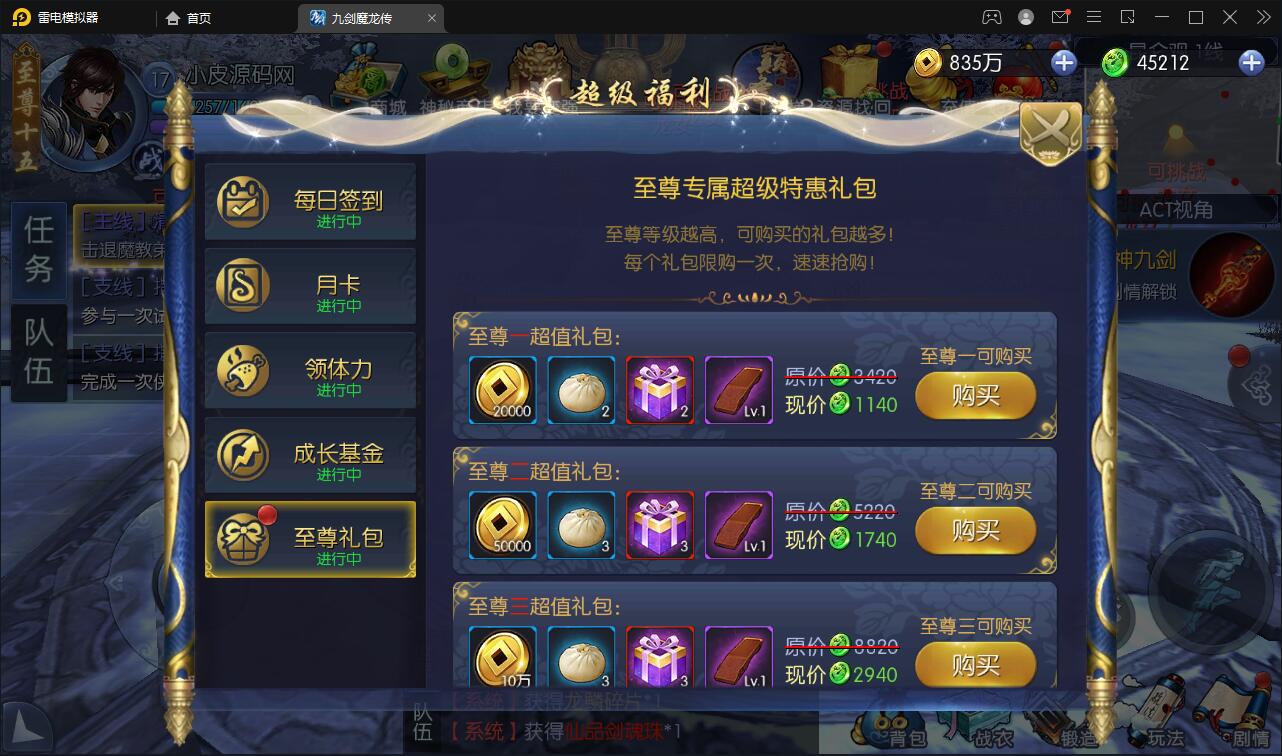Click the purple gift box in pack one
Screen dimensions: 1282x756
click(659, 391)
